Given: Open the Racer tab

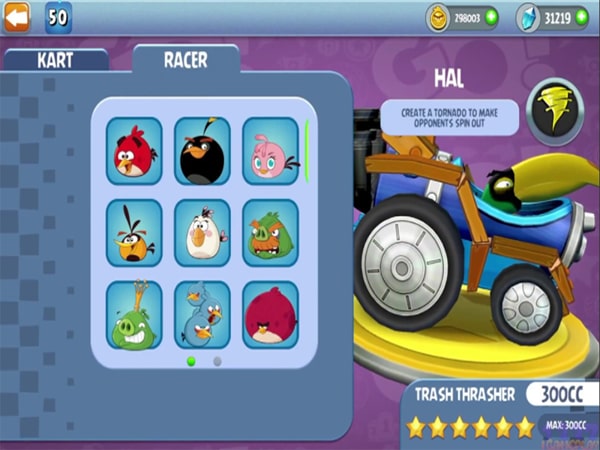Looking at the screenshot, I should [185, 60].
